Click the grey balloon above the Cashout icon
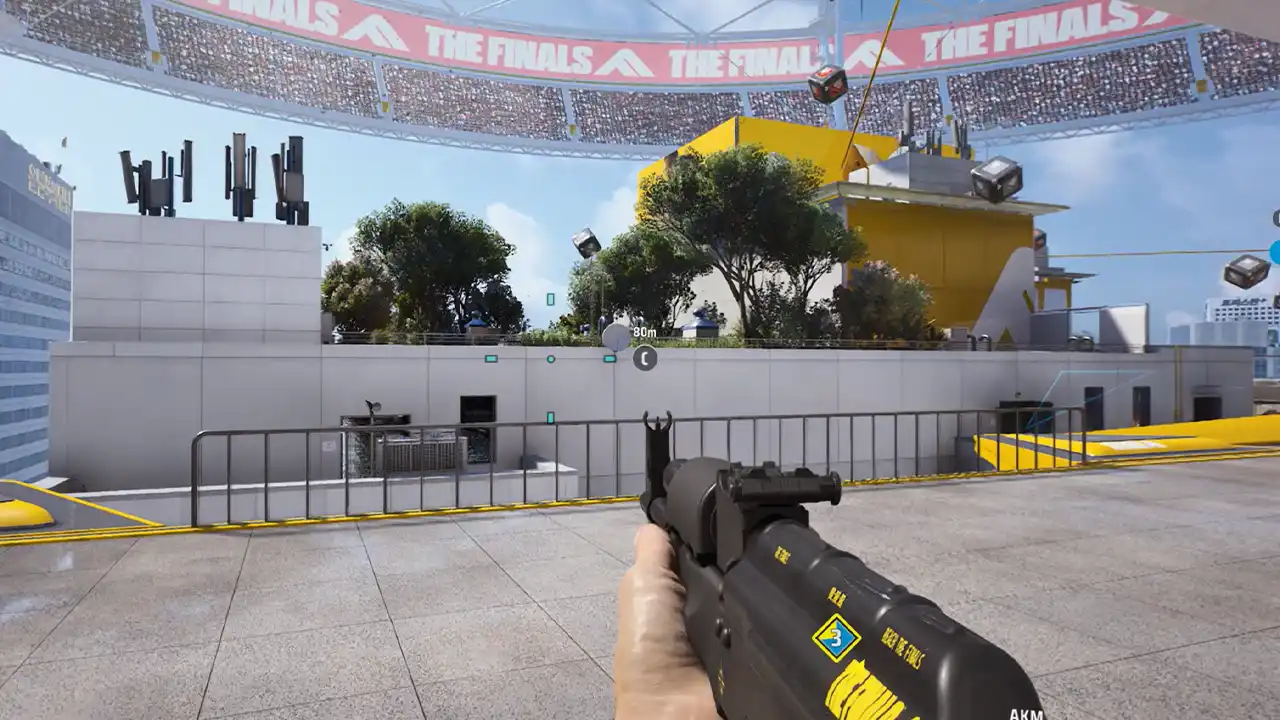This screenshot has height=720, width=1280. 617,335
